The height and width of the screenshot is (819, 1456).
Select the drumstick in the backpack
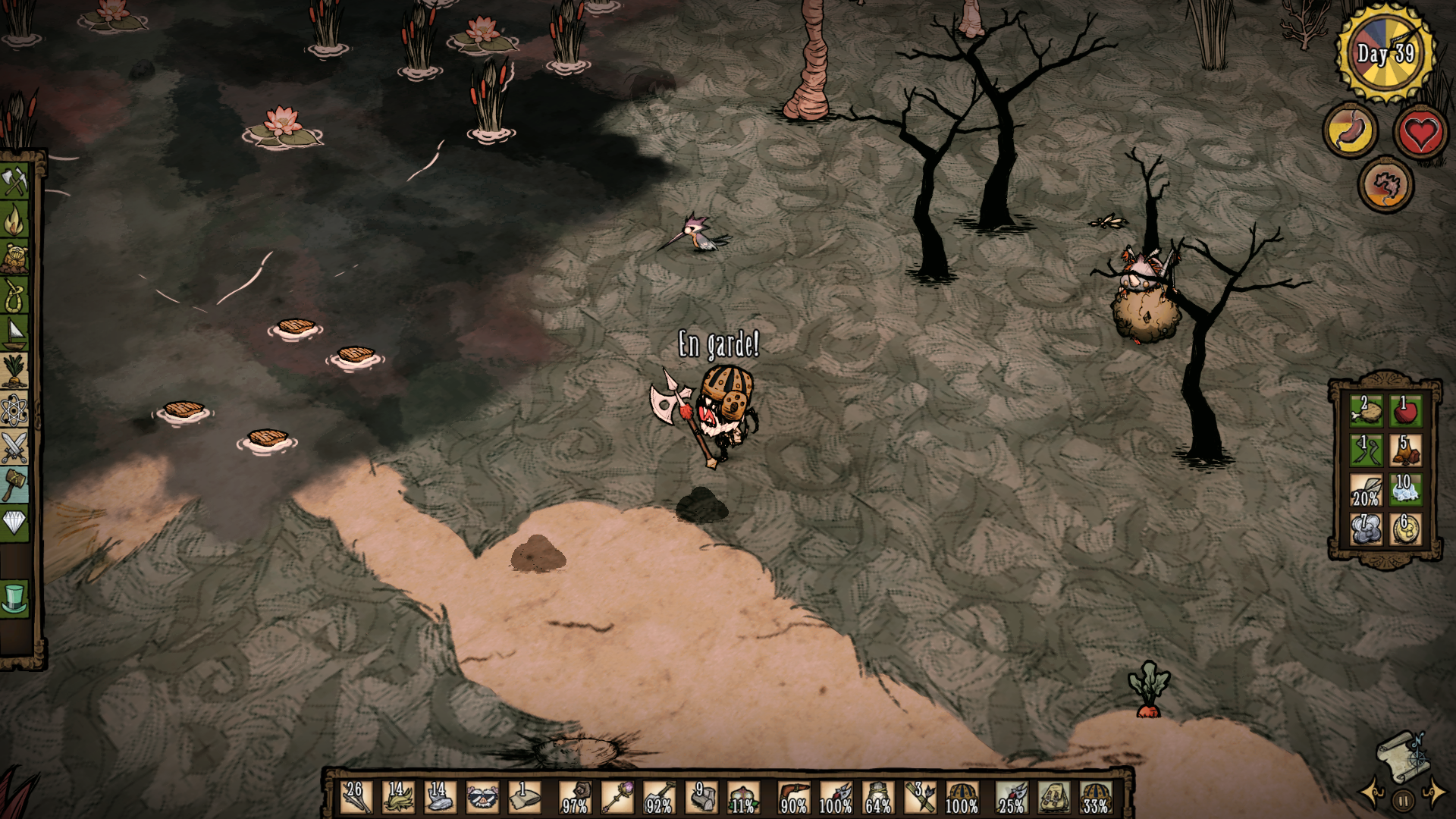[1365, 411]
